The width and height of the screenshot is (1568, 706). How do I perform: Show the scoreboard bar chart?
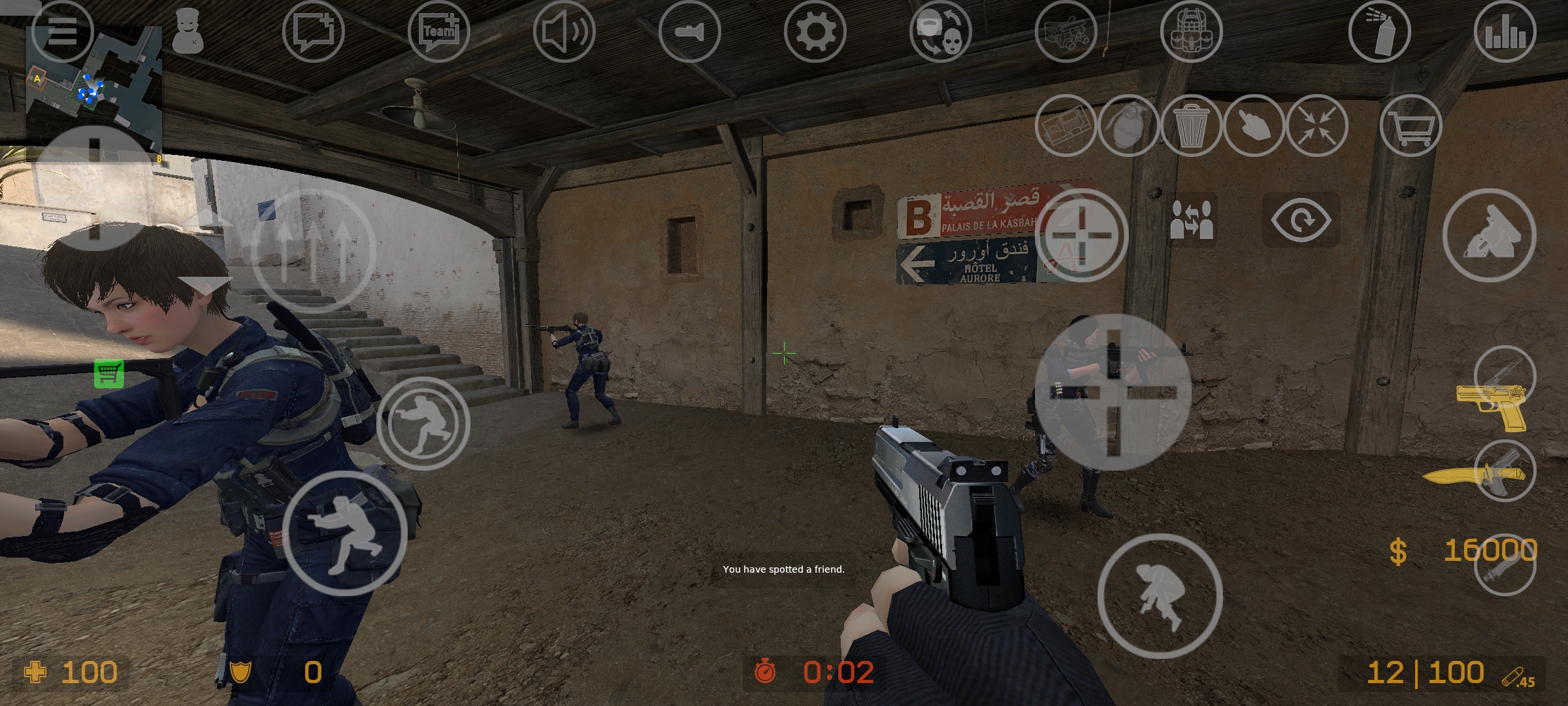tap(1505, 31)
